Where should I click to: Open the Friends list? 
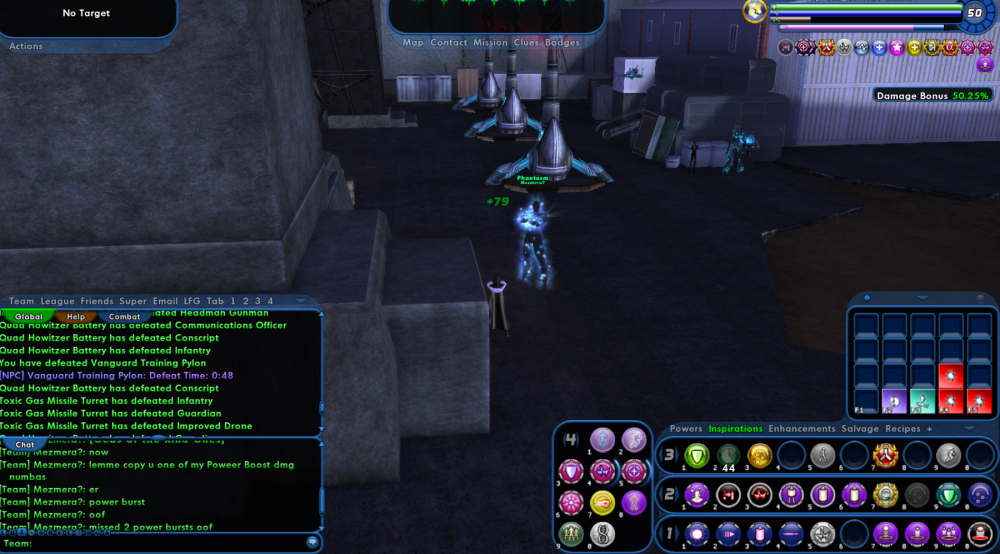(x=97, y=301)
